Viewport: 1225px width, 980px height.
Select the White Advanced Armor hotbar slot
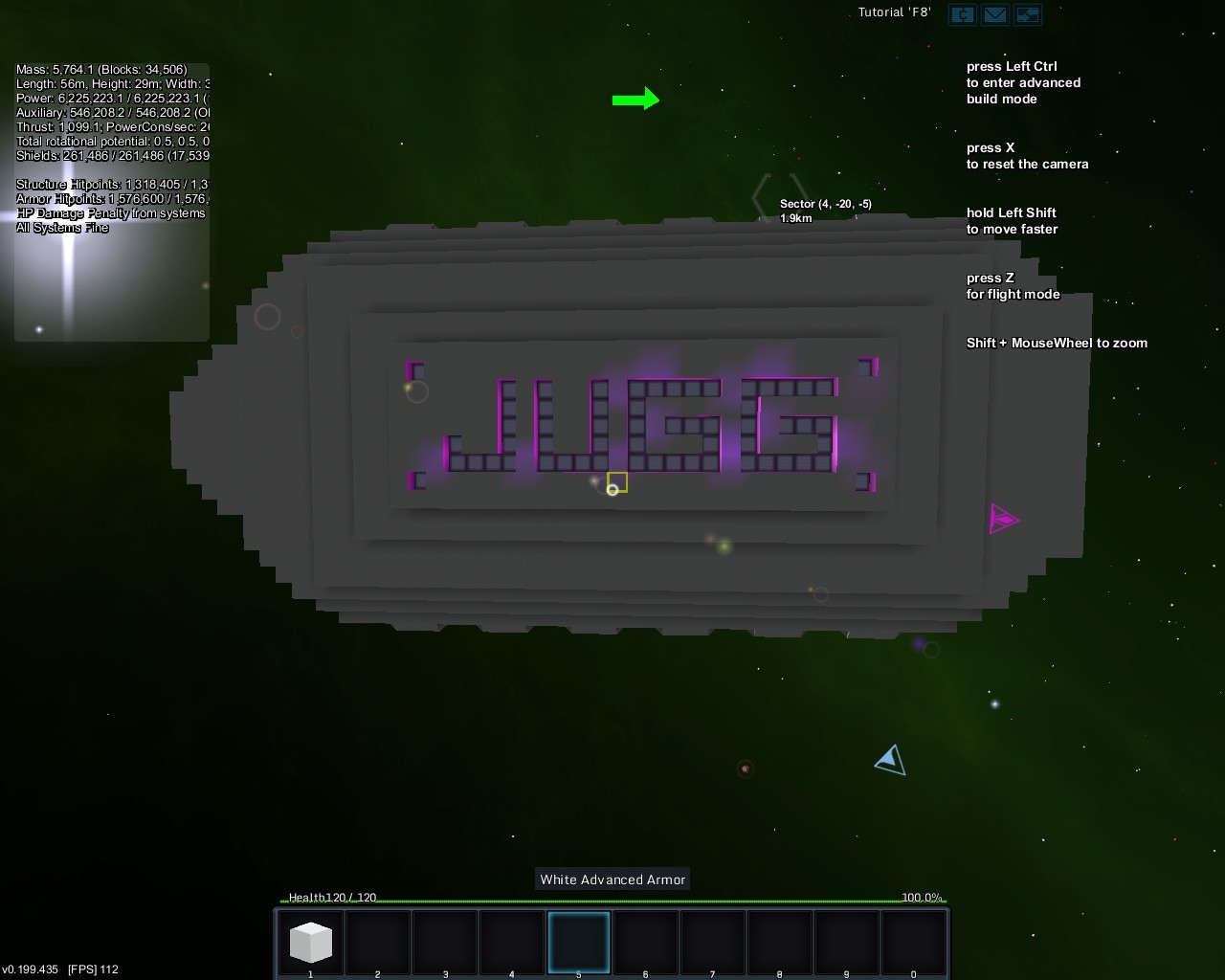[310, 942]
